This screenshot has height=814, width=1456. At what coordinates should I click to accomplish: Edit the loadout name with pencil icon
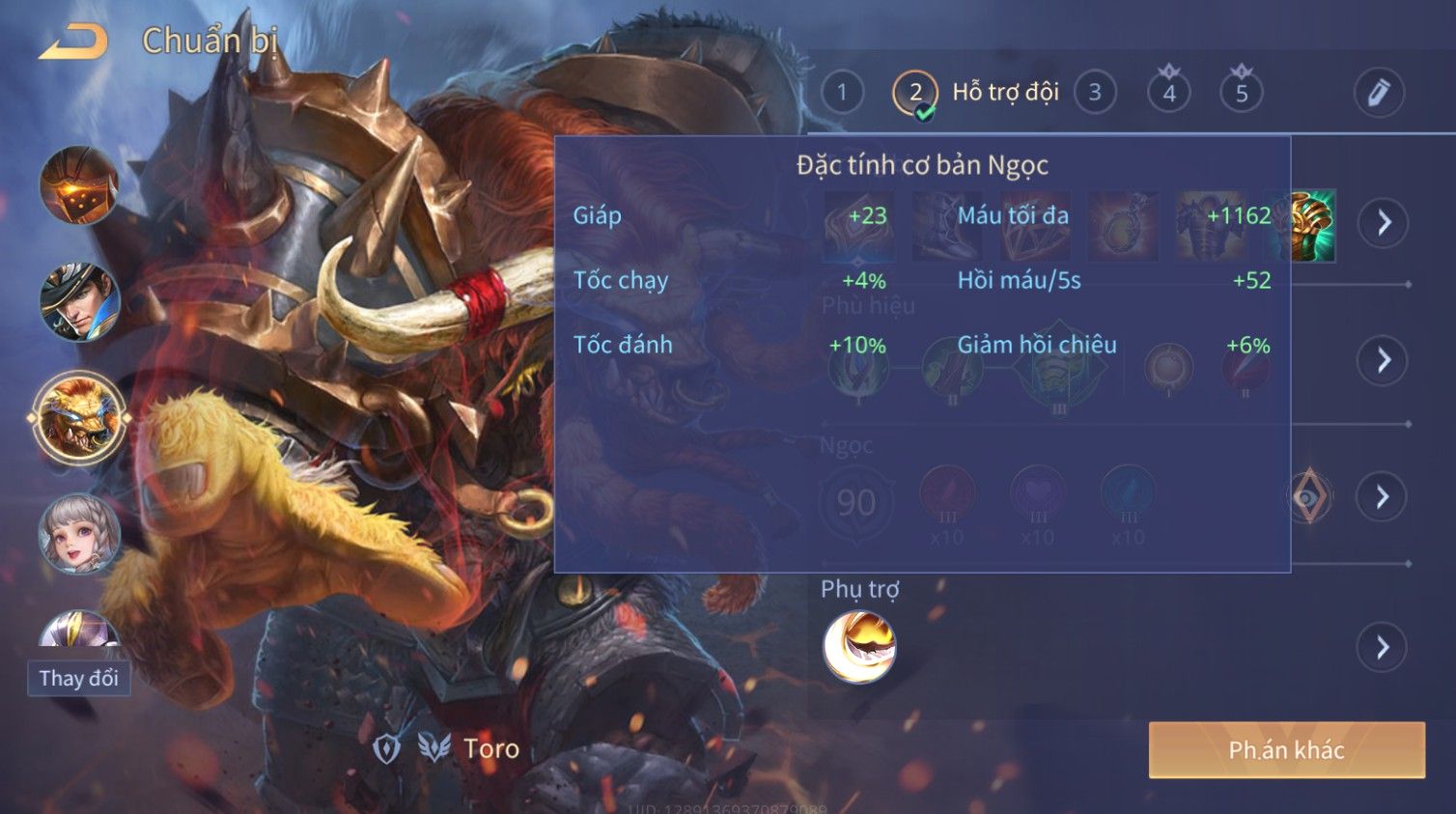point(1378,93)
